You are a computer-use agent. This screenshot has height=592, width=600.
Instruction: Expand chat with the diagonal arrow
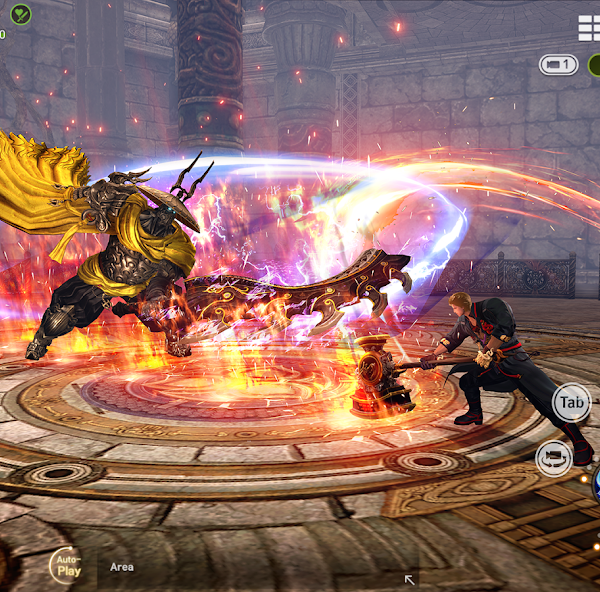[408, 579]
